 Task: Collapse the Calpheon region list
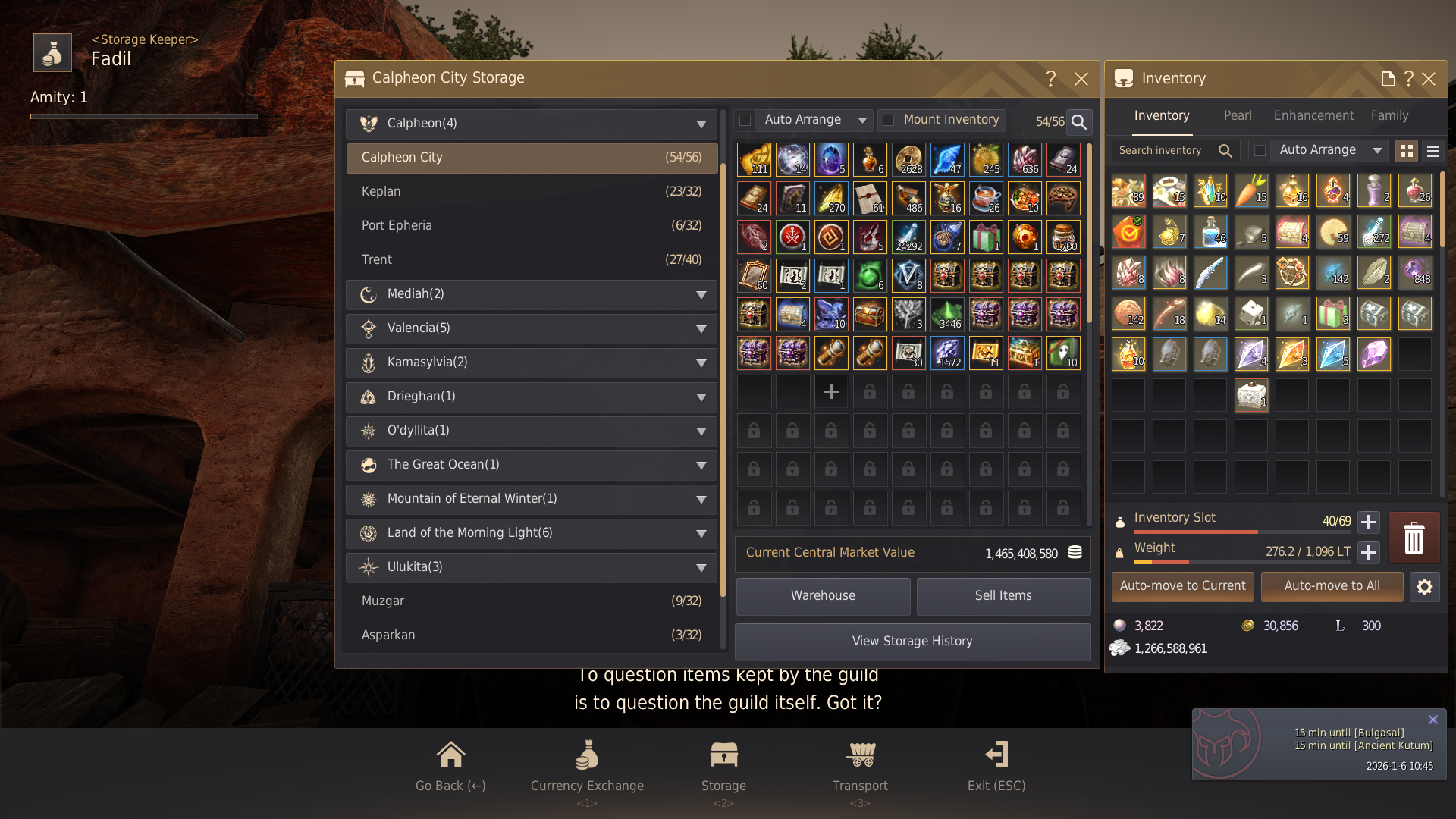699,123
